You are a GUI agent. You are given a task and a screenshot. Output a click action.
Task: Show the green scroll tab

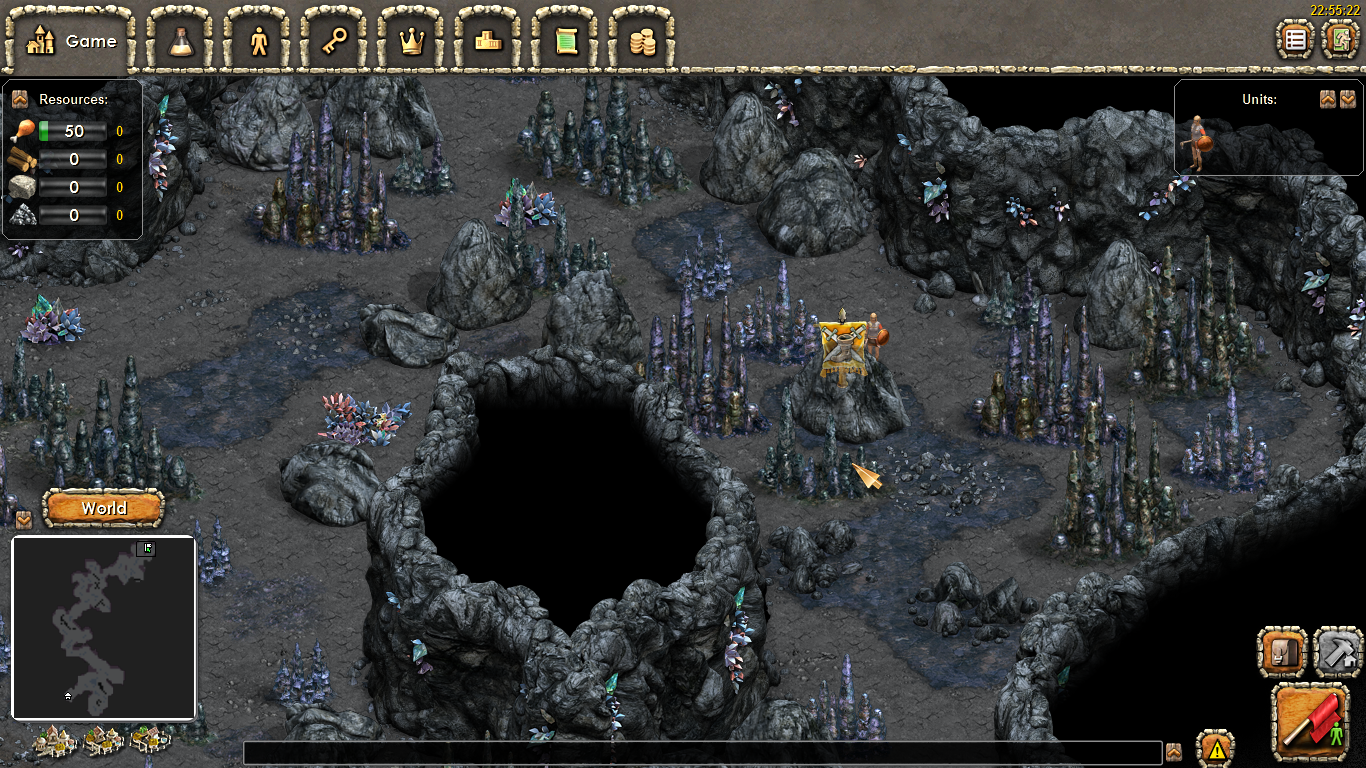click(566, 41)
